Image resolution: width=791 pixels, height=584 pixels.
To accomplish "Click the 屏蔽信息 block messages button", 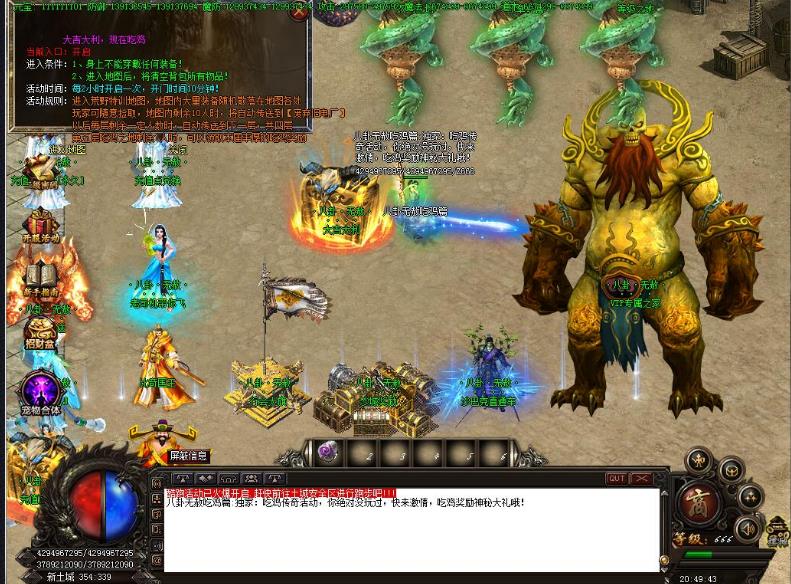I will (x=188, y=456).
